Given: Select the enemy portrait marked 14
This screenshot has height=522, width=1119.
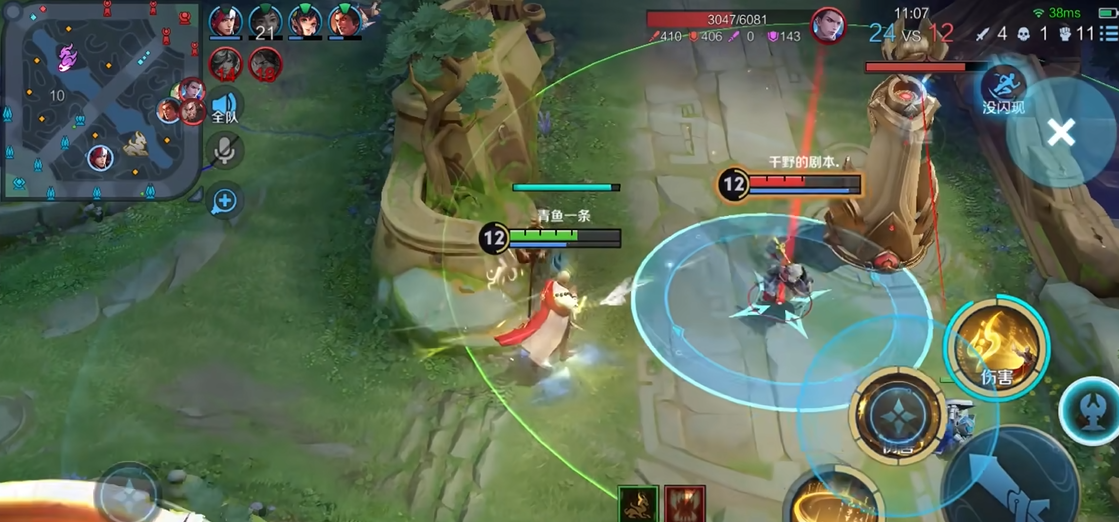Looking at the screenshot, I should click(226, 65).
